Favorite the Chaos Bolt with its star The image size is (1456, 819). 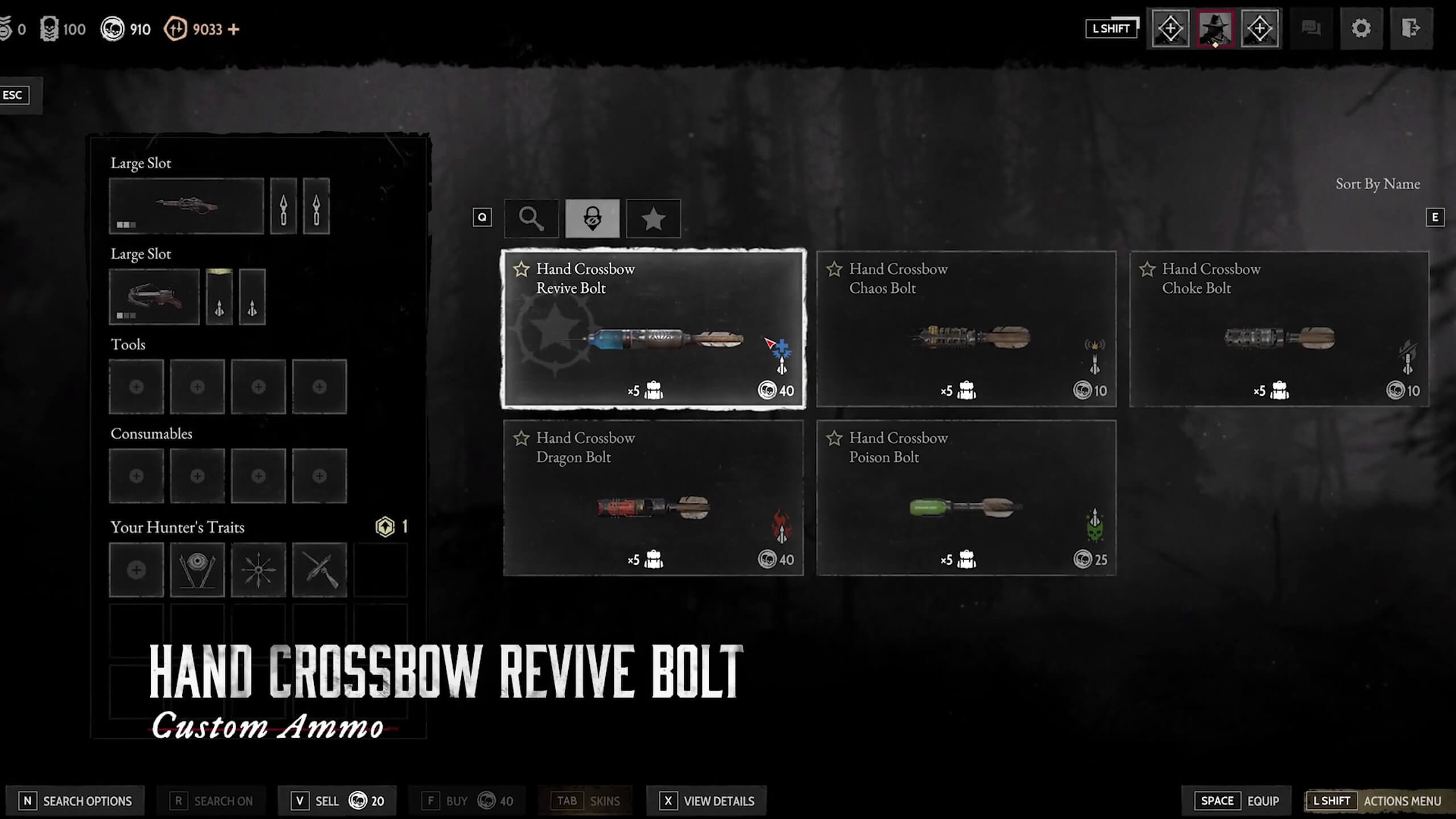(834, 269)
